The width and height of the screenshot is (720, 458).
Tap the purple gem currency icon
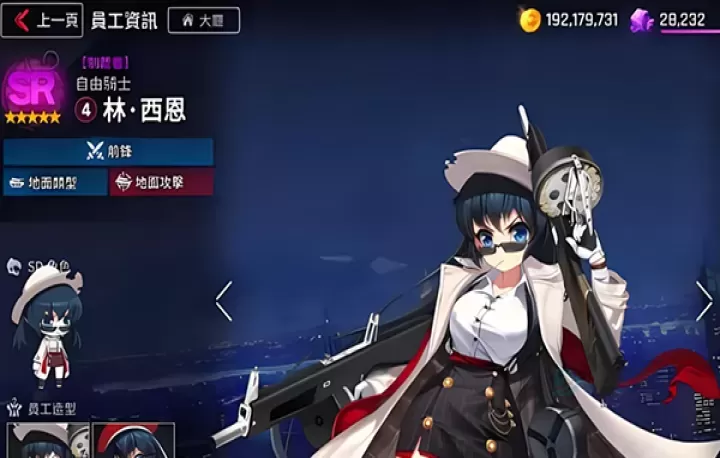click(x=642, y=19)
